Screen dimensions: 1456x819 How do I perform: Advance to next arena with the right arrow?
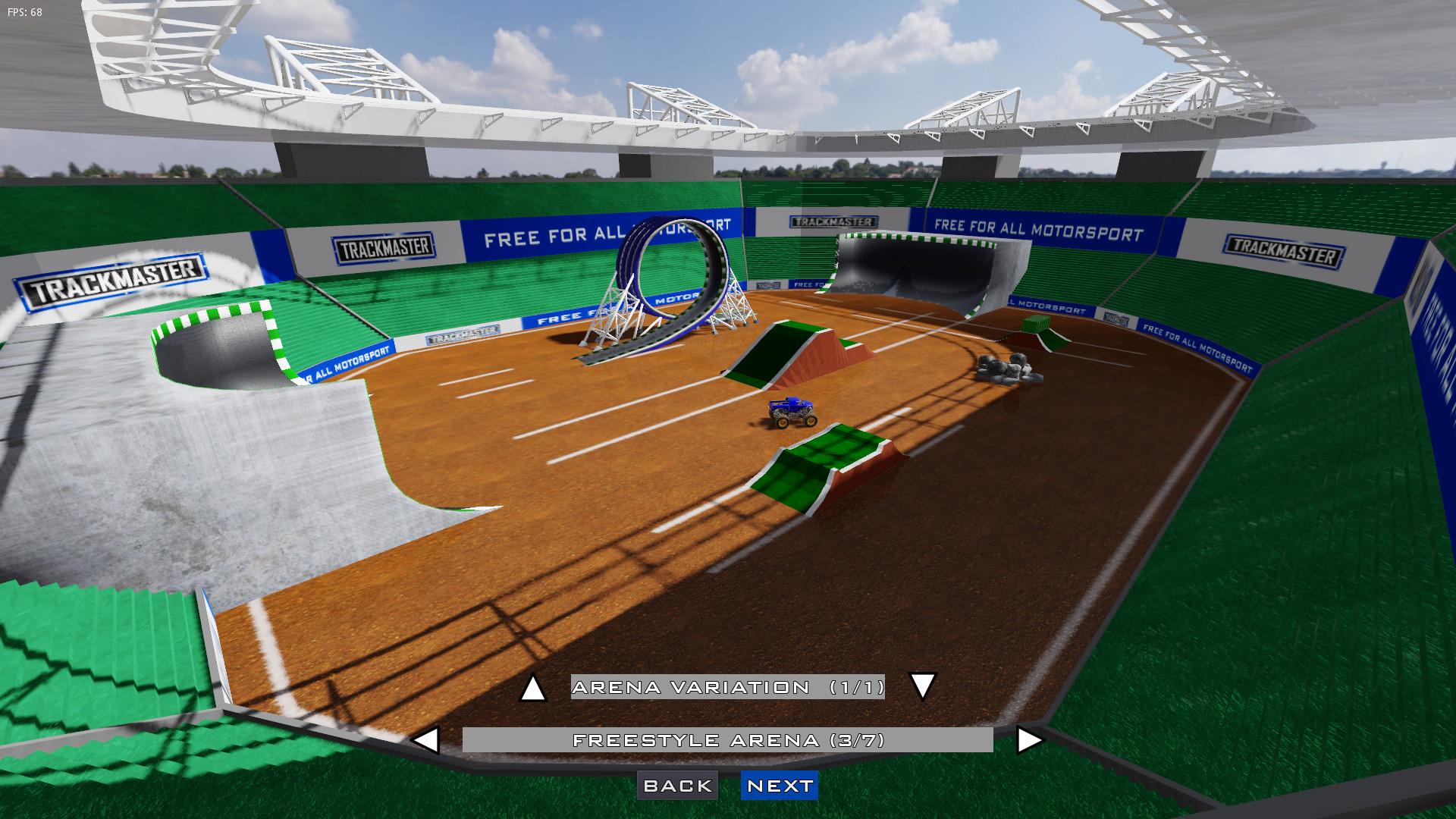coord(1029,739)
